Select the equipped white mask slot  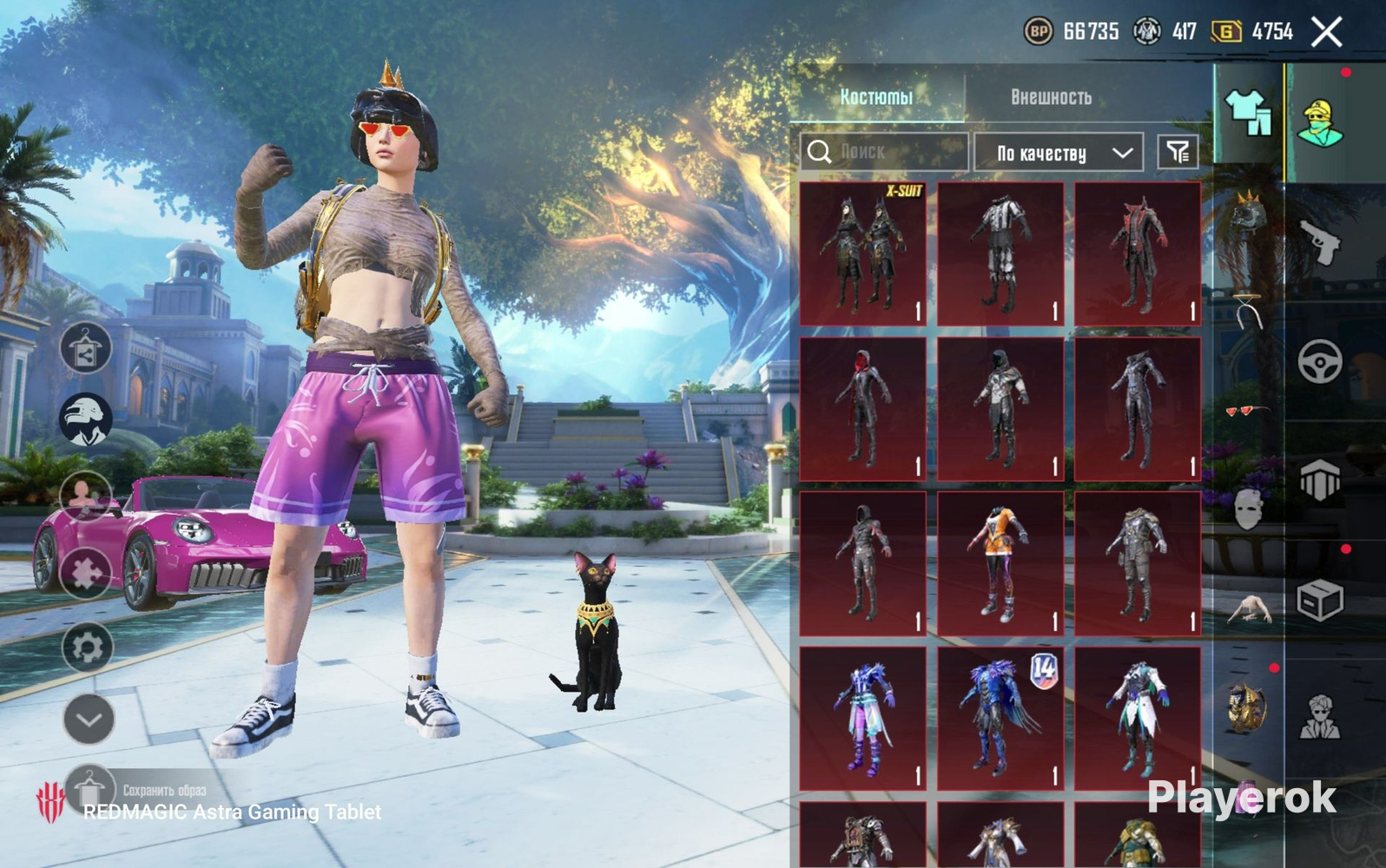coord(1247,509)
